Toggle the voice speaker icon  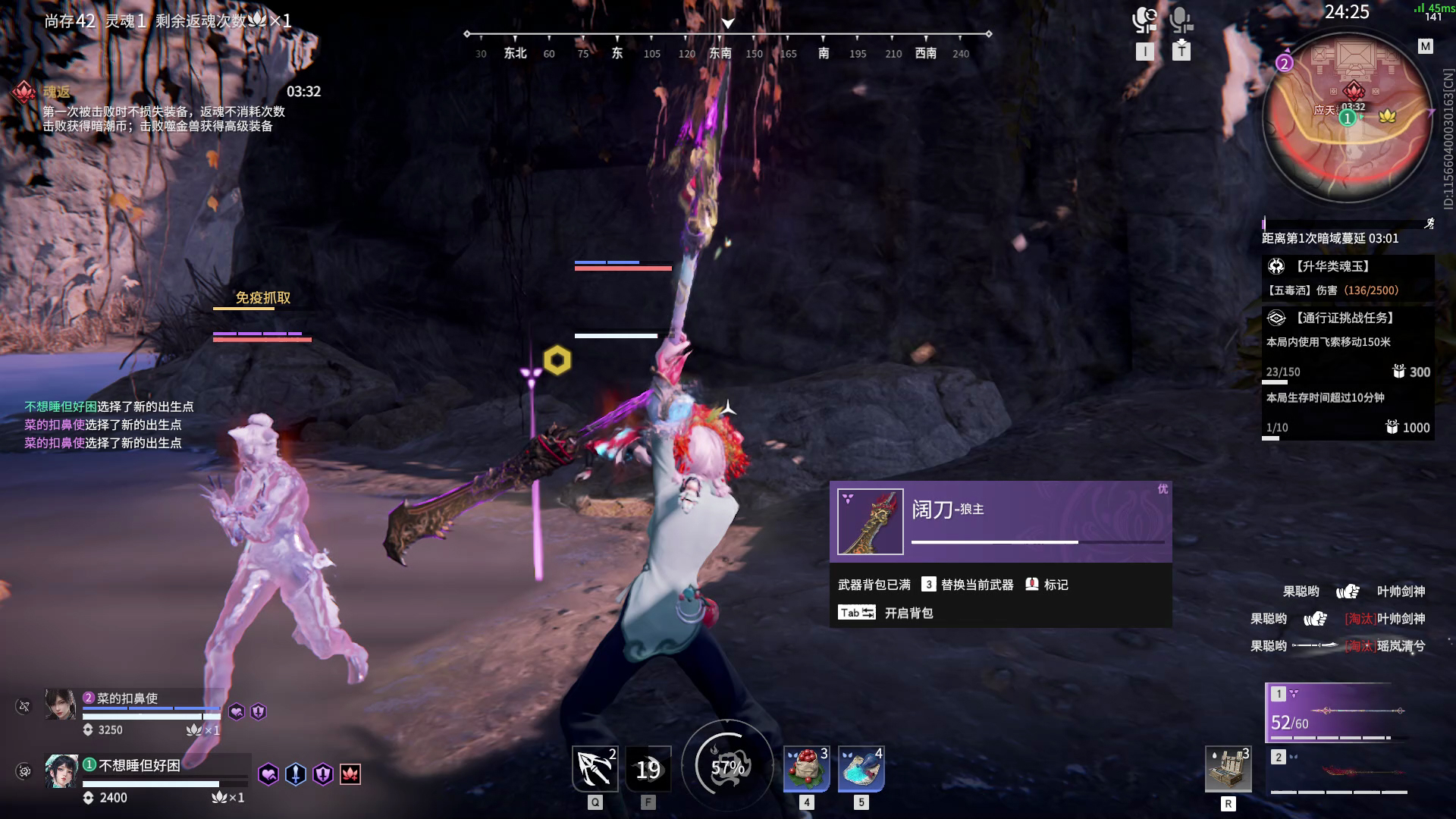[x=1144, y=20]
